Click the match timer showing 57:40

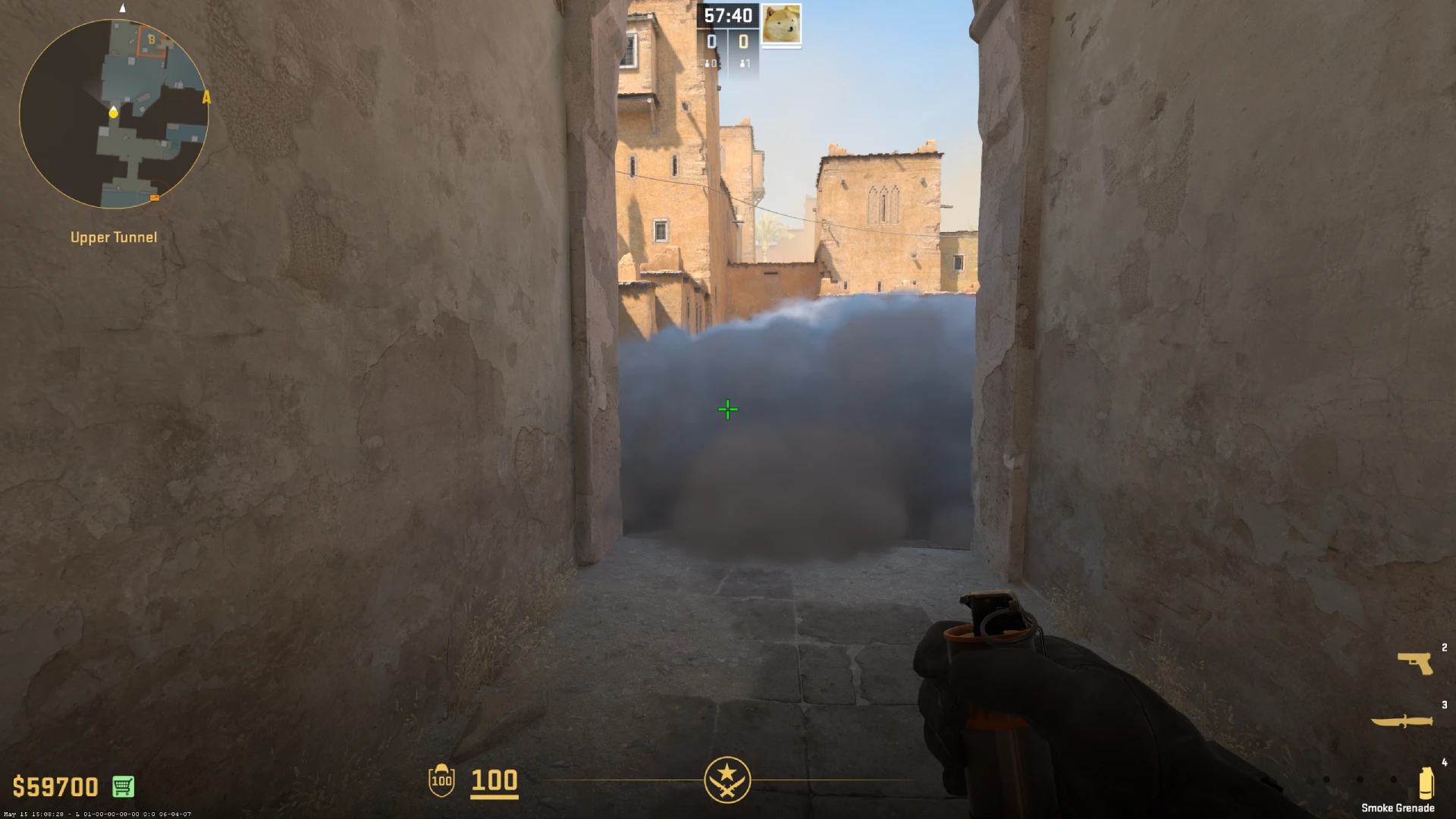(728, 15)
